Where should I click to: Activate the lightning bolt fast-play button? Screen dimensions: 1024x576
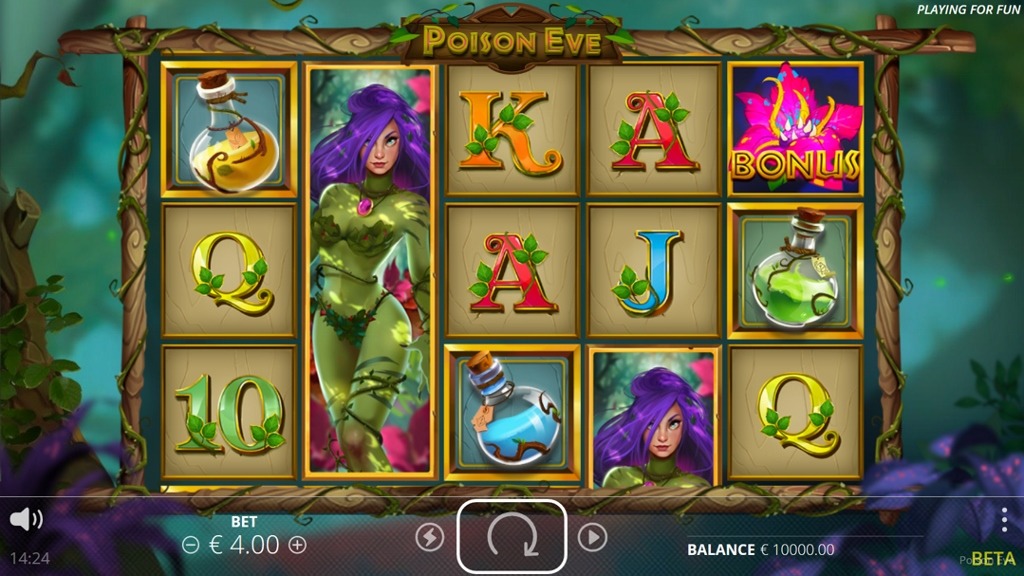tap(429, 538)
